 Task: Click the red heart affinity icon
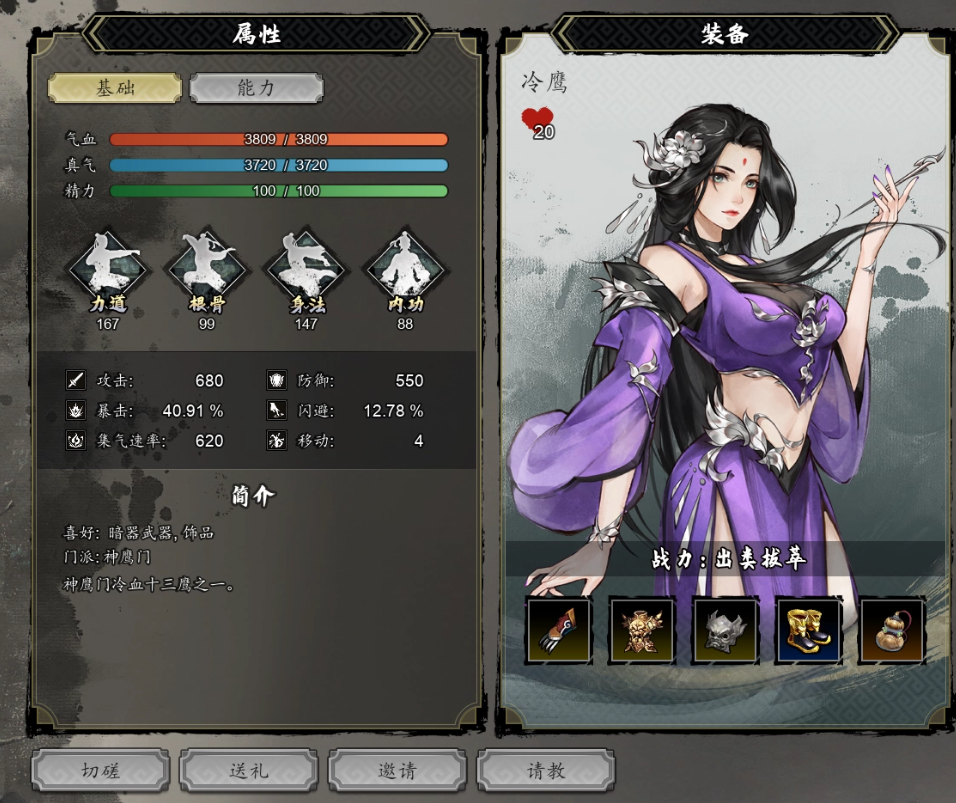(x=537, y=119)
